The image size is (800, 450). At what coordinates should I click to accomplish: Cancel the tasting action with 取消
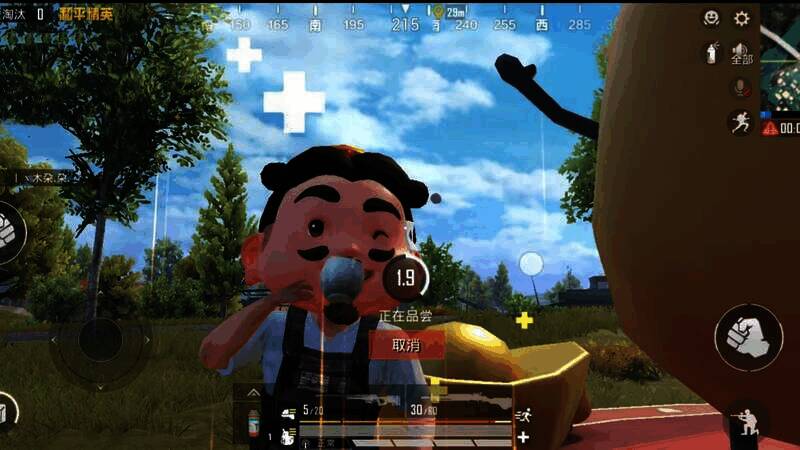(406, 345)
